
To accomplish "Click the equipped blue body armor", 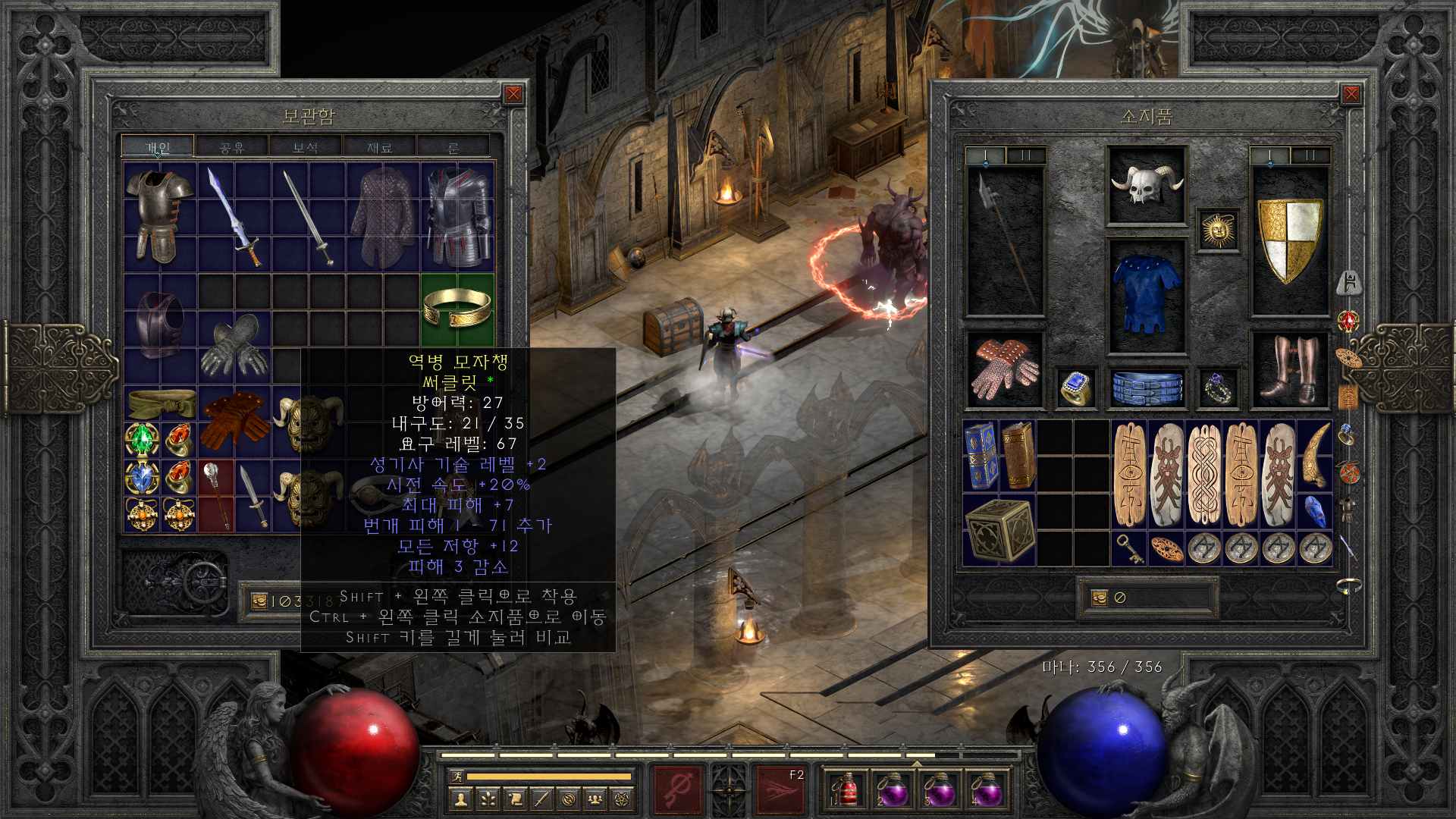I will [x=1146, y=294].
